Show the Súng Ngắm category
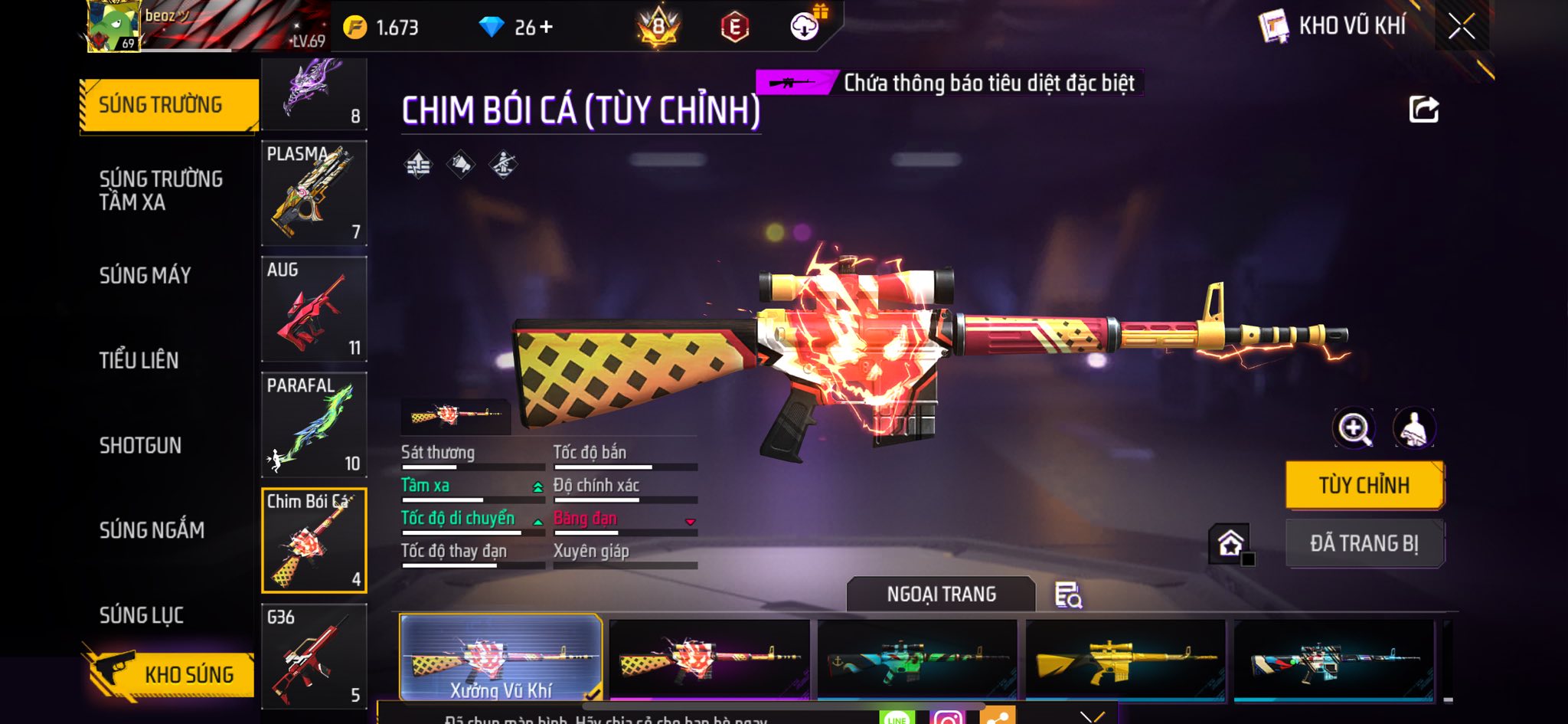 click(152, 529)
